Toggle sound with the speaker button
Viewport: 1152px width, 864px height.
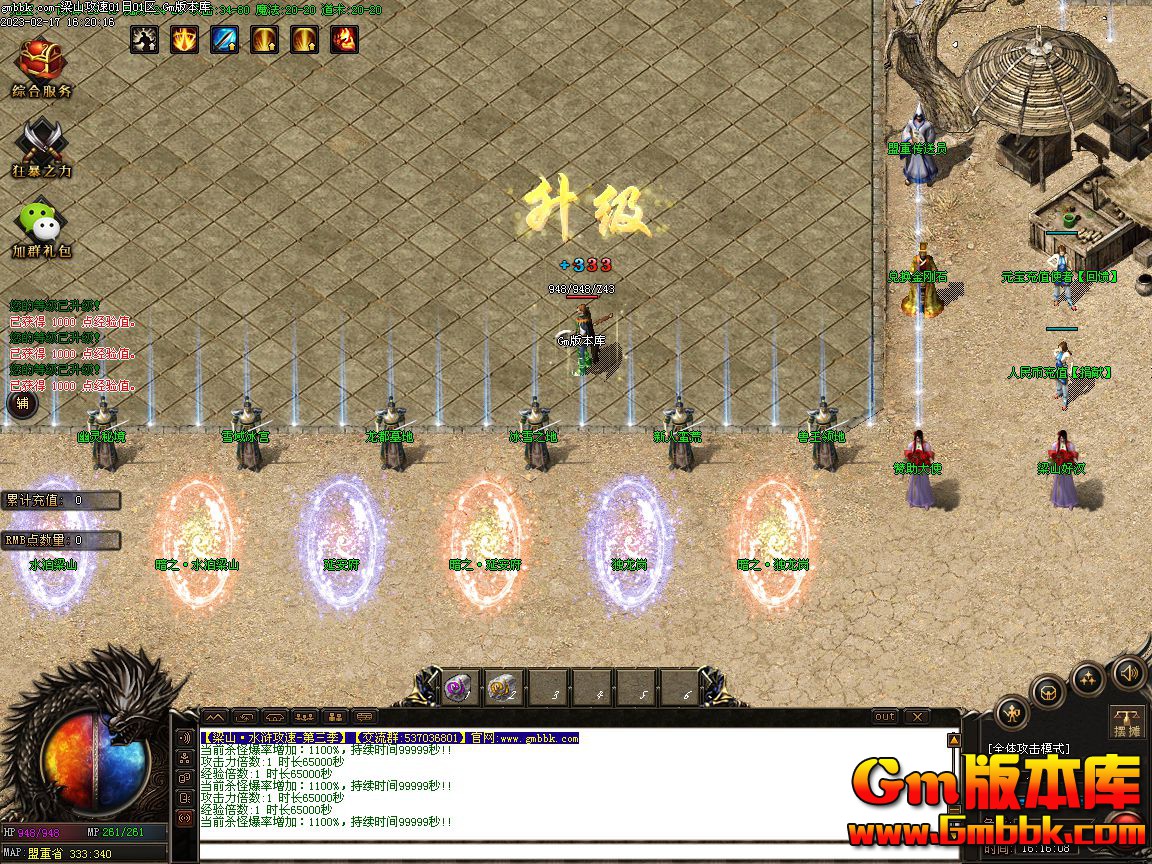1128,672
